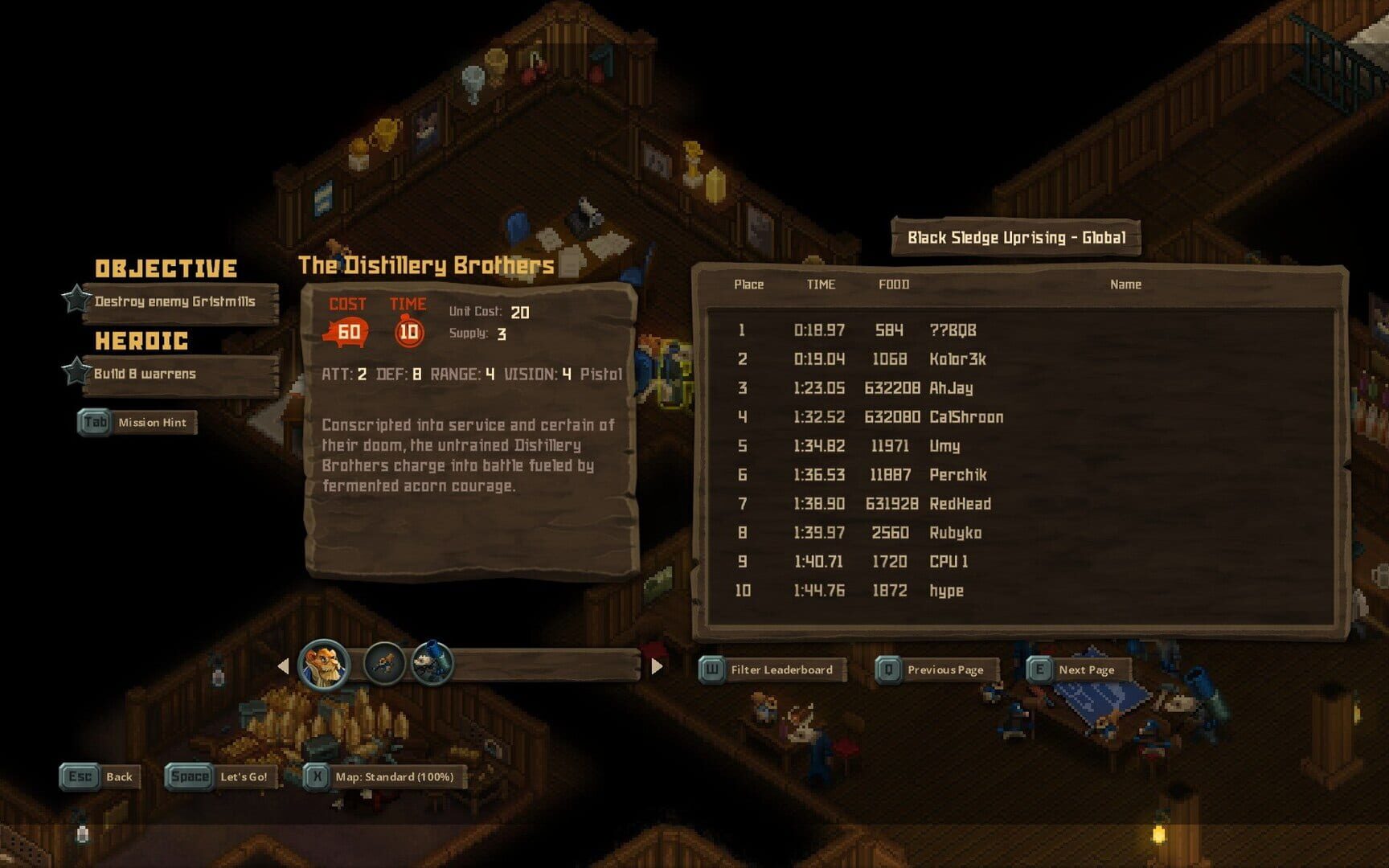1389x868 pixels.
Task: Go back with the Back button
Action: 101,776
